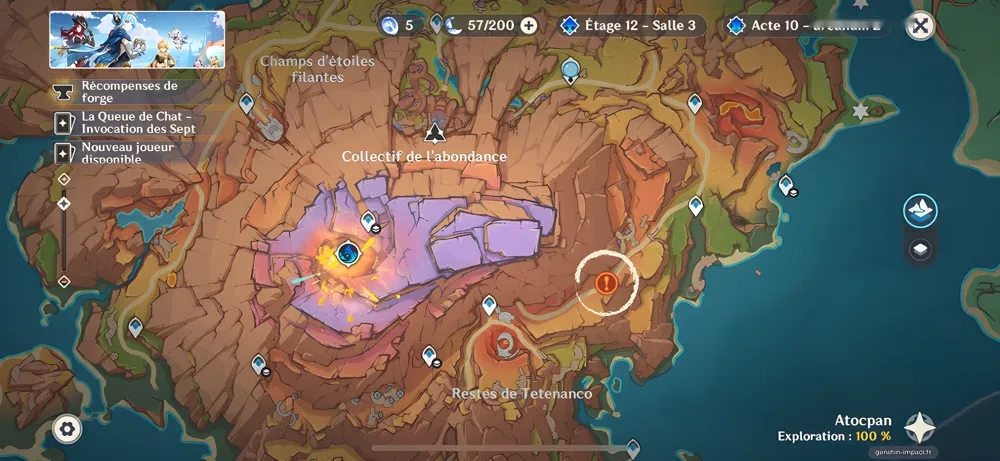Select the waypoint near Champs d'étoiles filantes

coord(247,102)
